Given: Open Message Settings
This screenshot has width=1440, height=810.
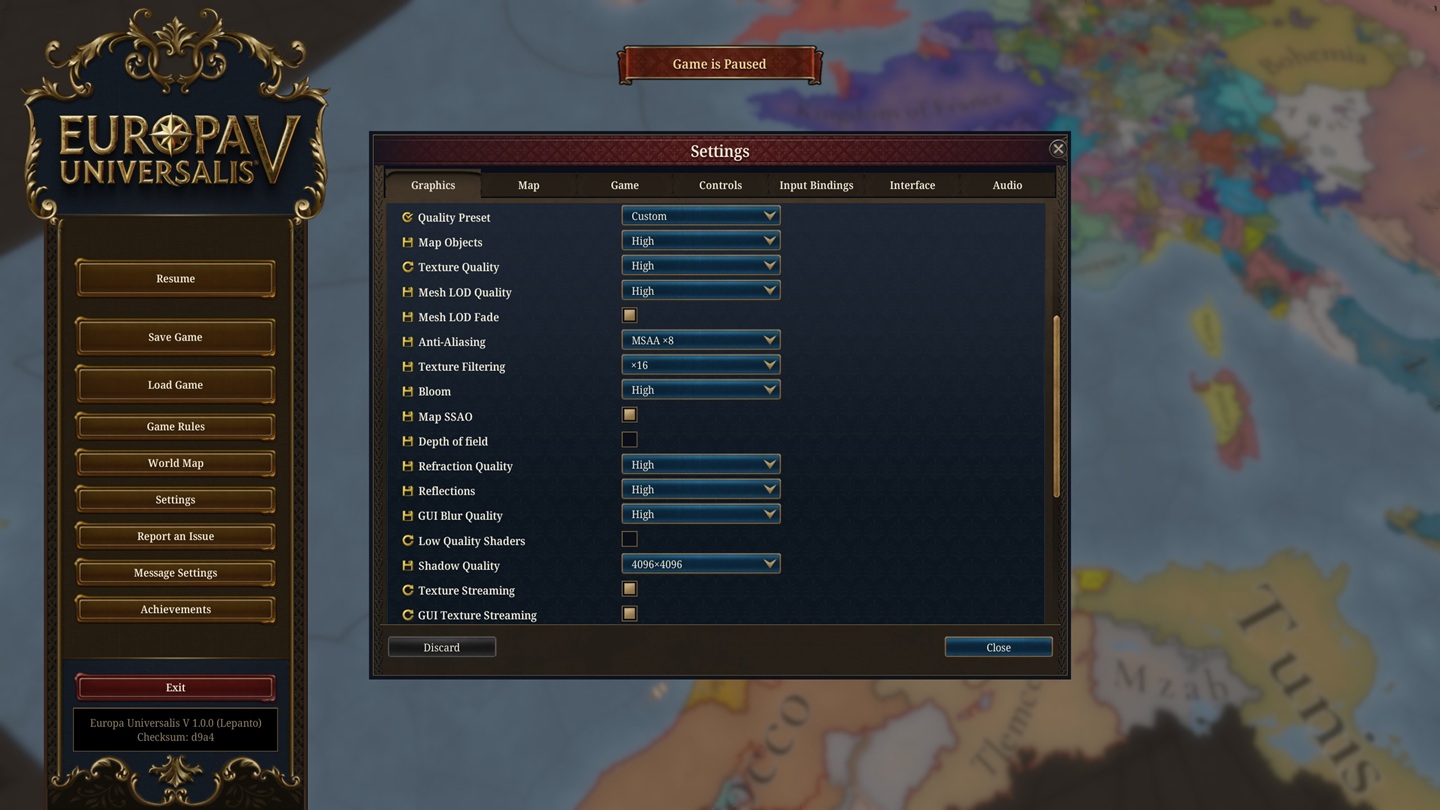Looking at the screenshot, I should pos(175,573).
